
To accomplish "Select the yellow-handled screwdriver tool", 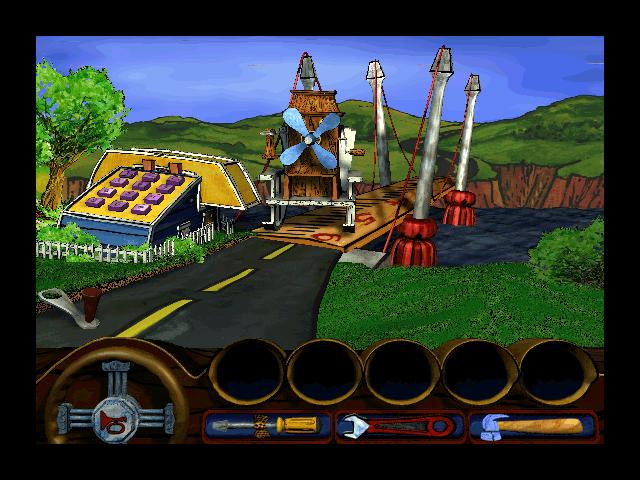I will pos(266,426).
